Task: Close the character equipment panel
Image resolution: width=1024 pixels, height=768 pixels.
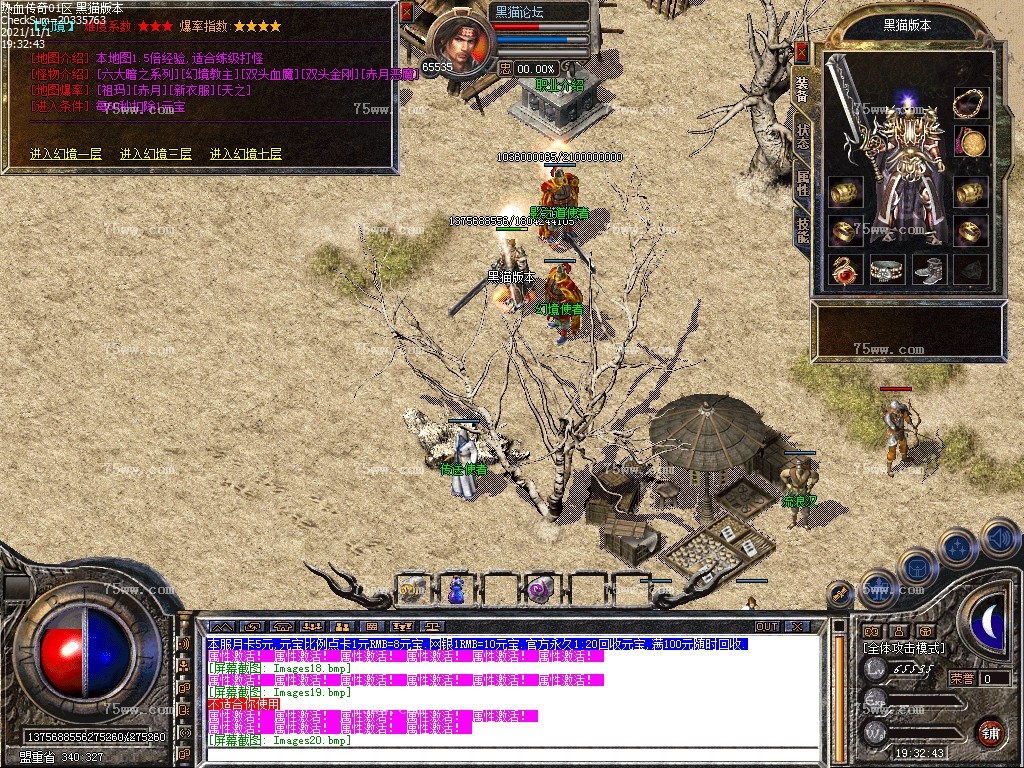Action: click(801, 52)
